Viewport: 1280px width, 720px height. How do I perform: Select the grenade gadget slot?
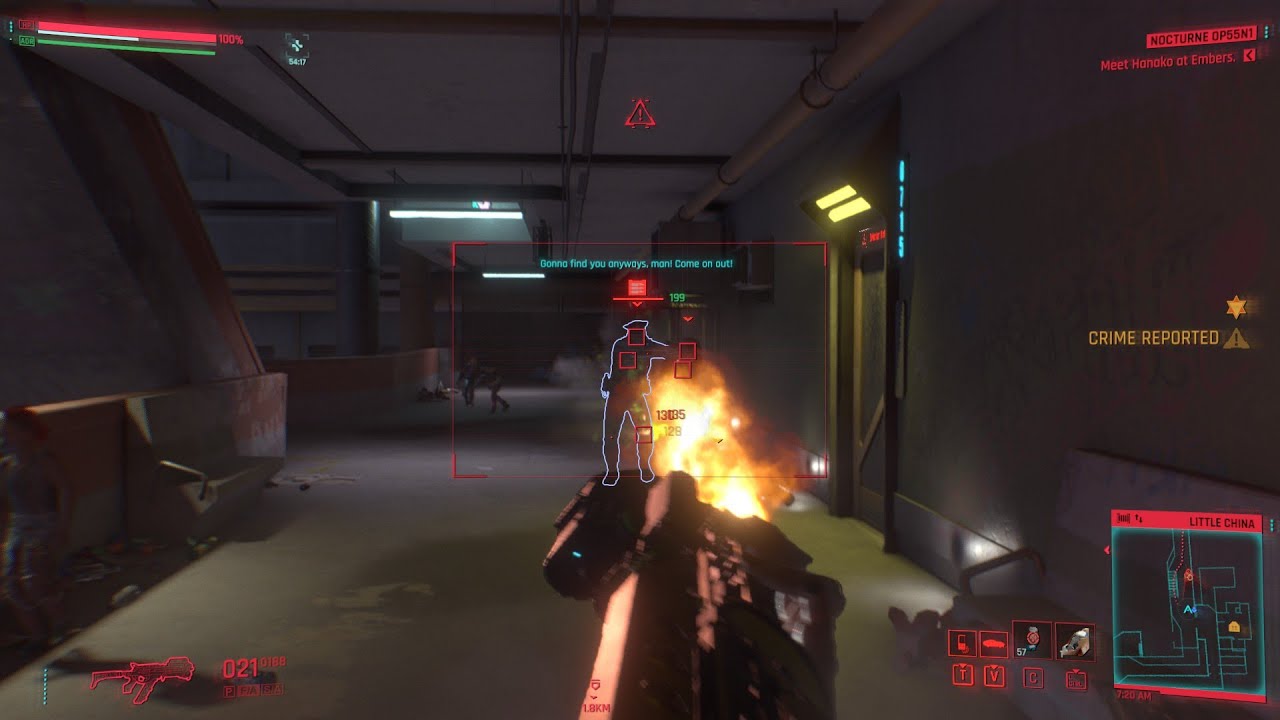[x=1032, y=639]
